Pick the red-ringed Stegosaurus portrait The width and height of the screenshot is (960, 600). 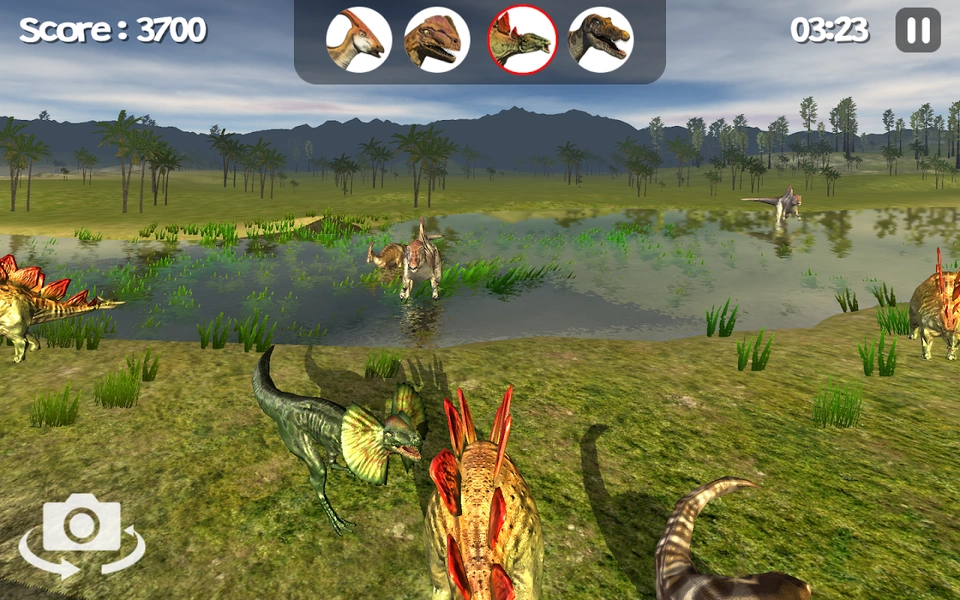click(x=522, y=40)
